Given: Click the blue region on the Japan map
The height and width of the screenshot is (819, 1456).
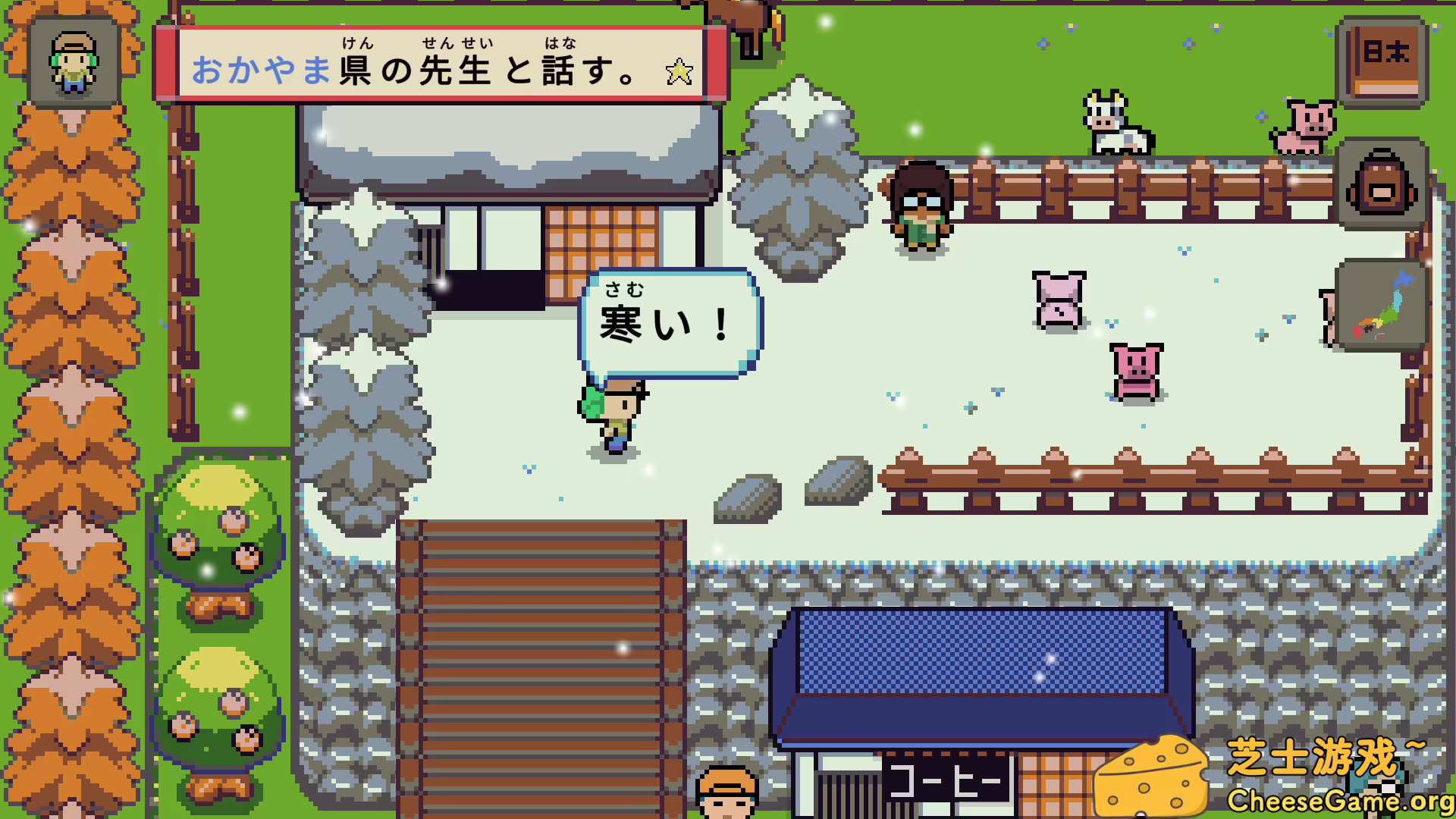Looking at the screenshot, I should click(x=1404, y=278).
